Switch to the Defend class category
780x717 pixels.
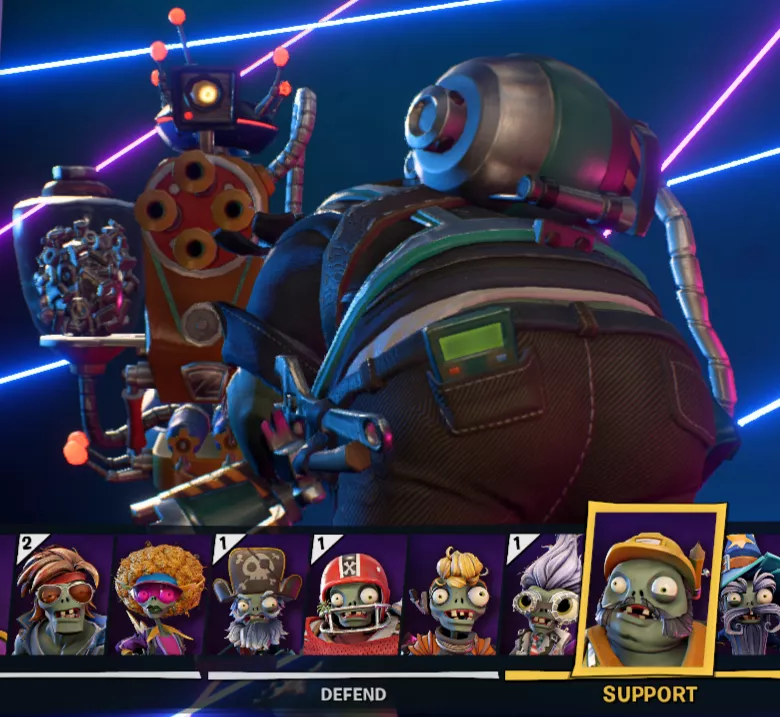coord(353,694)
